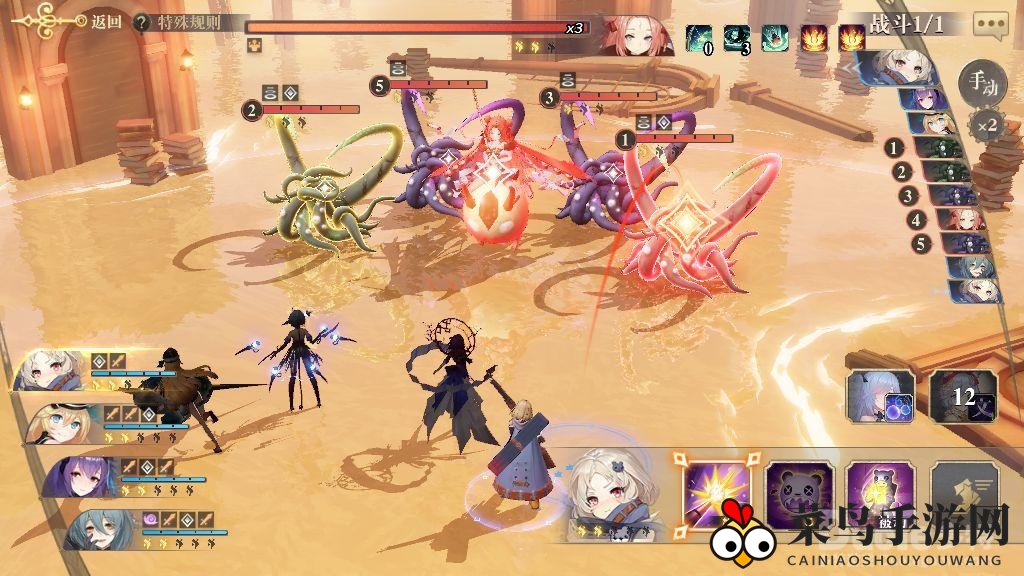The image size is (1024, 576).
Task: Click the boss portrait beside the health bar
Action: pyautogui.click(x=635, y=35)
